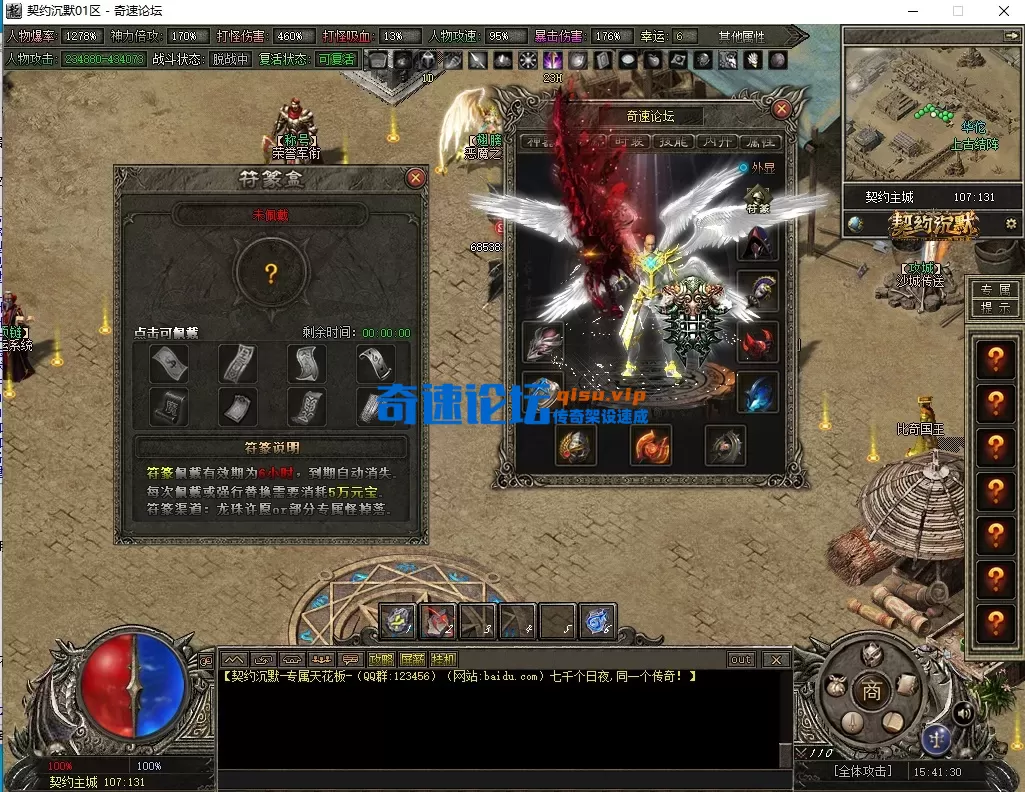
Task: Open settings via the gear icon
Action: 1011,223
